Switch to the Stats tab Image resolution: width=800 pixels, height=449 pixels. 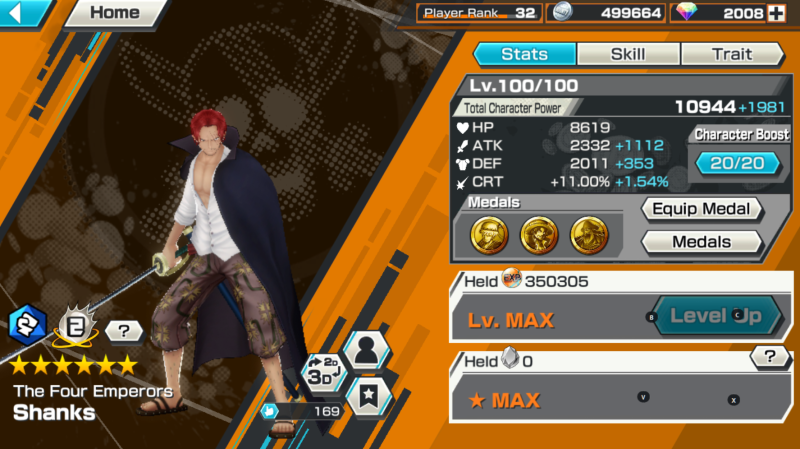[524, 54]
